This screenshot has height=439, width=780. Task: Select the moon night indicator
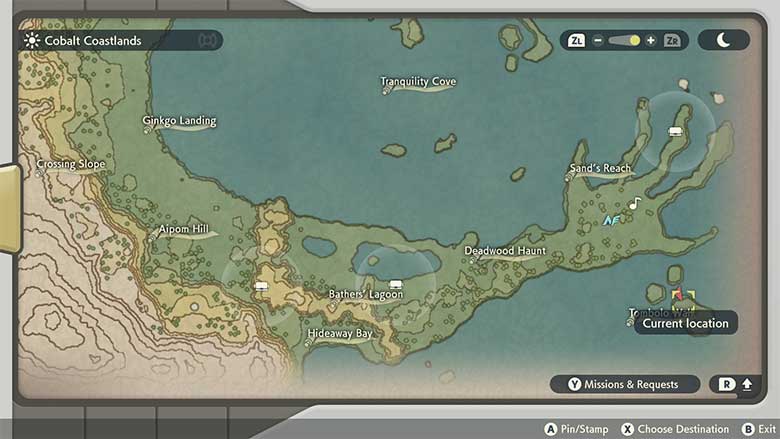click(724, 41)
